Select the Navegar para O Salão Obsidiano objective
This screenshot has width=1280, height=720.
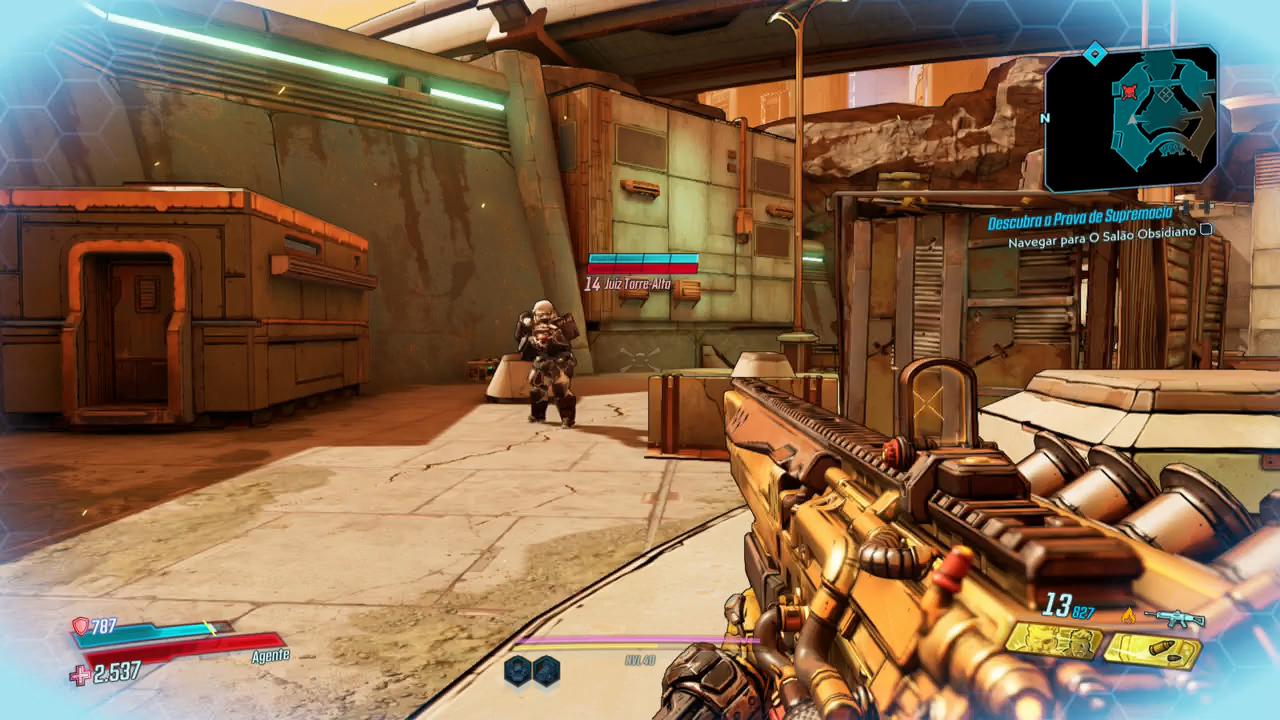pos(1102,241)
